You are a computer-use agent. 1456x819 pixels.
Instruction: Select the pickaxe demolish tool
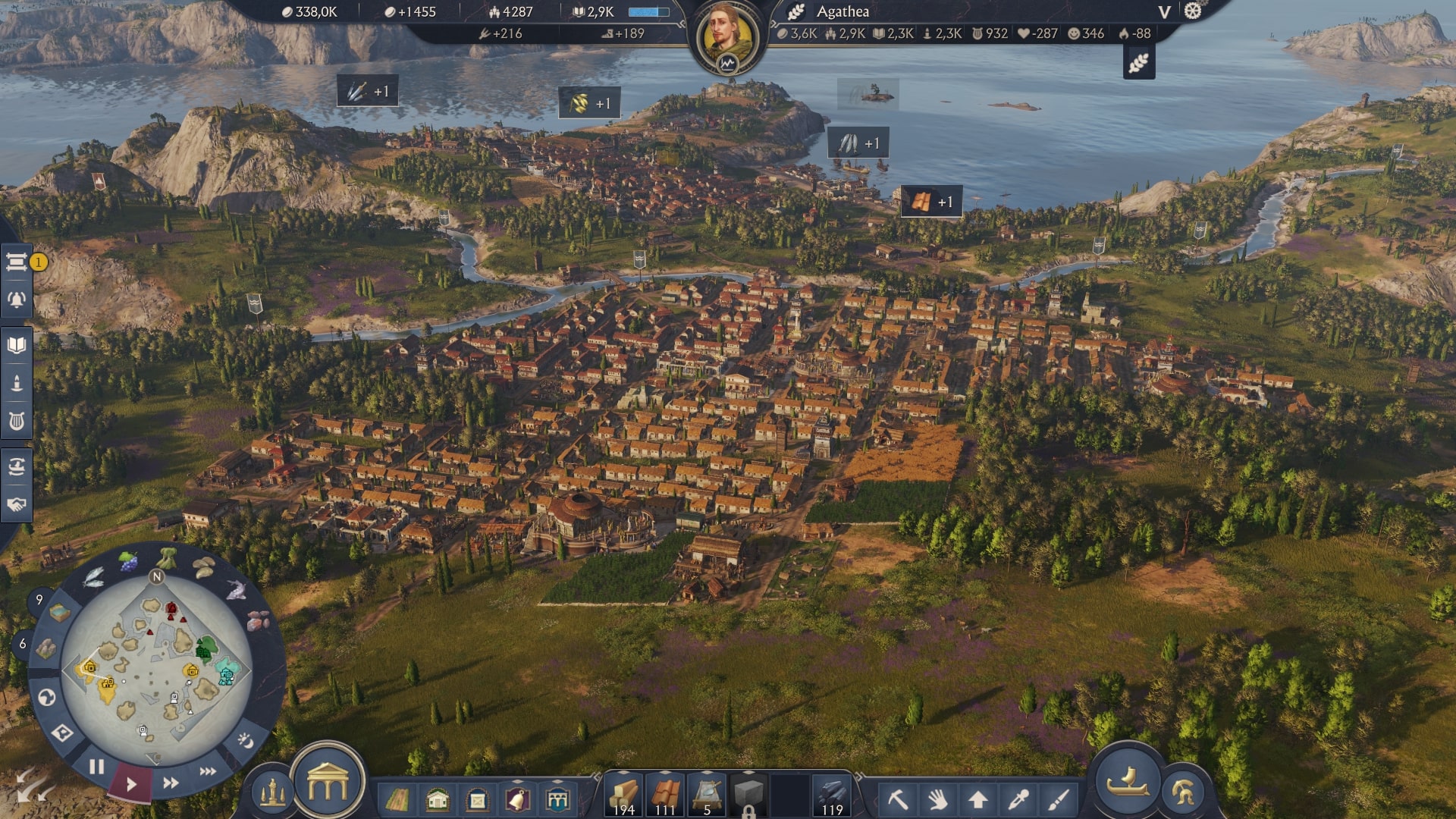pos(898,799)
